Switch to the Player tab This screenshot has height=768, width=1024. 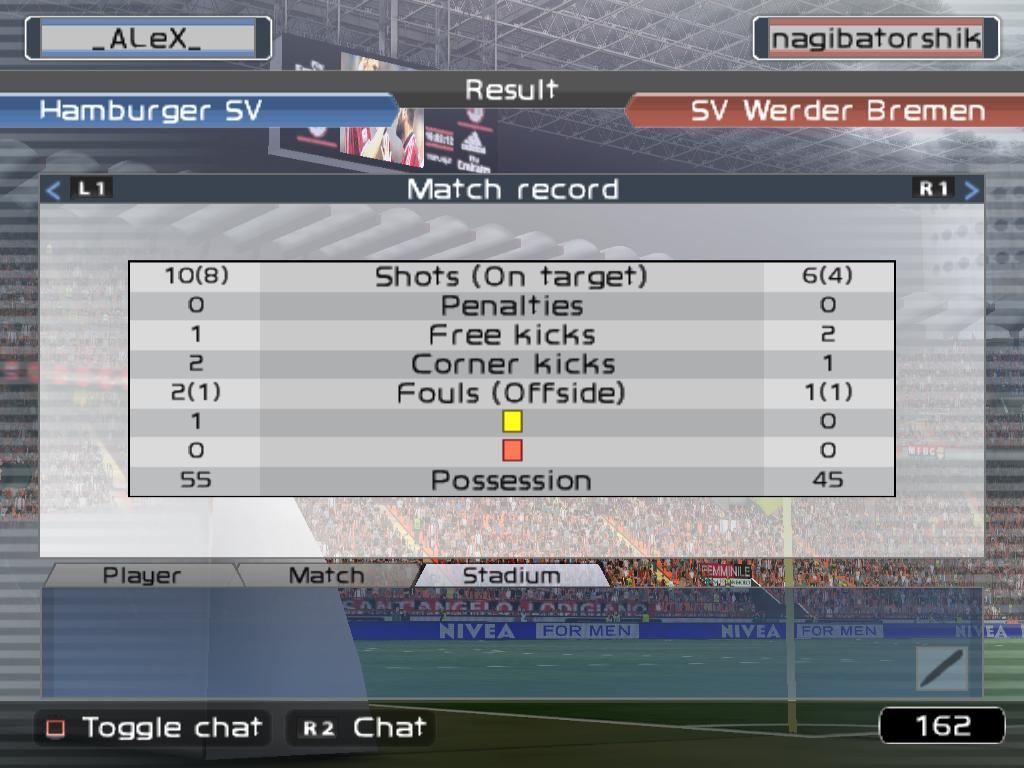142,576
